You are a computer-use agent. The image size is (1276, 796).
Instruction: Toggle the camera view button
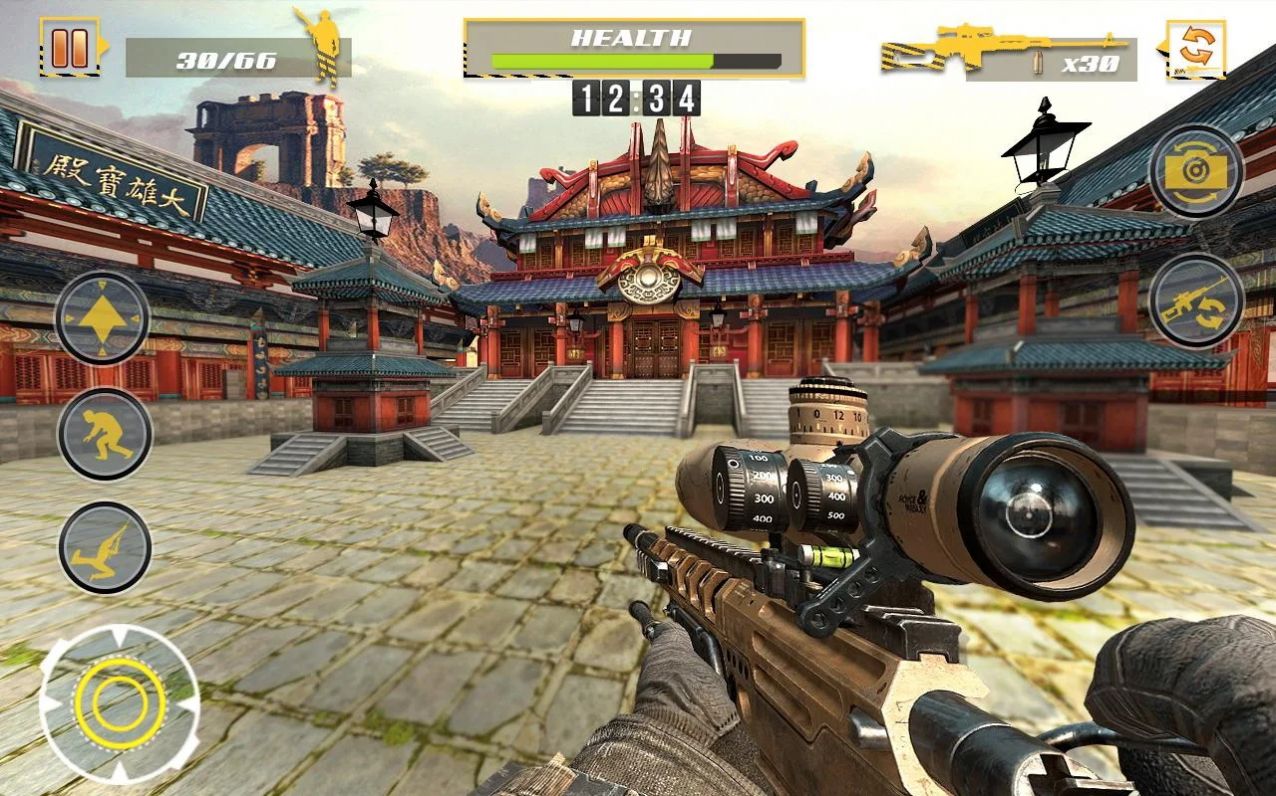pyautogui.click(x=1195, y=171)
